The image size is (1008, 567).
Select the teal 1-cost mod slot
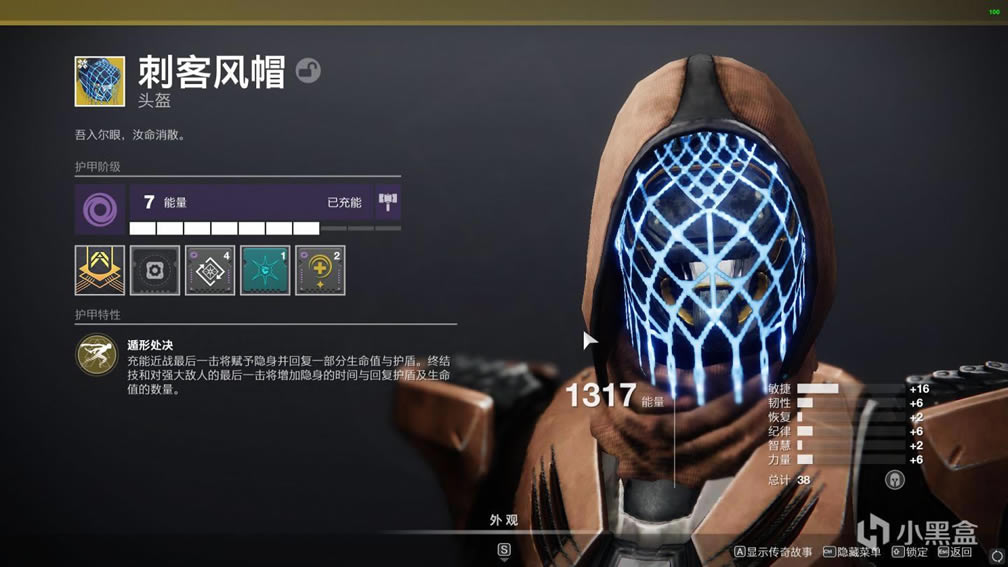[x=265, y=270]
